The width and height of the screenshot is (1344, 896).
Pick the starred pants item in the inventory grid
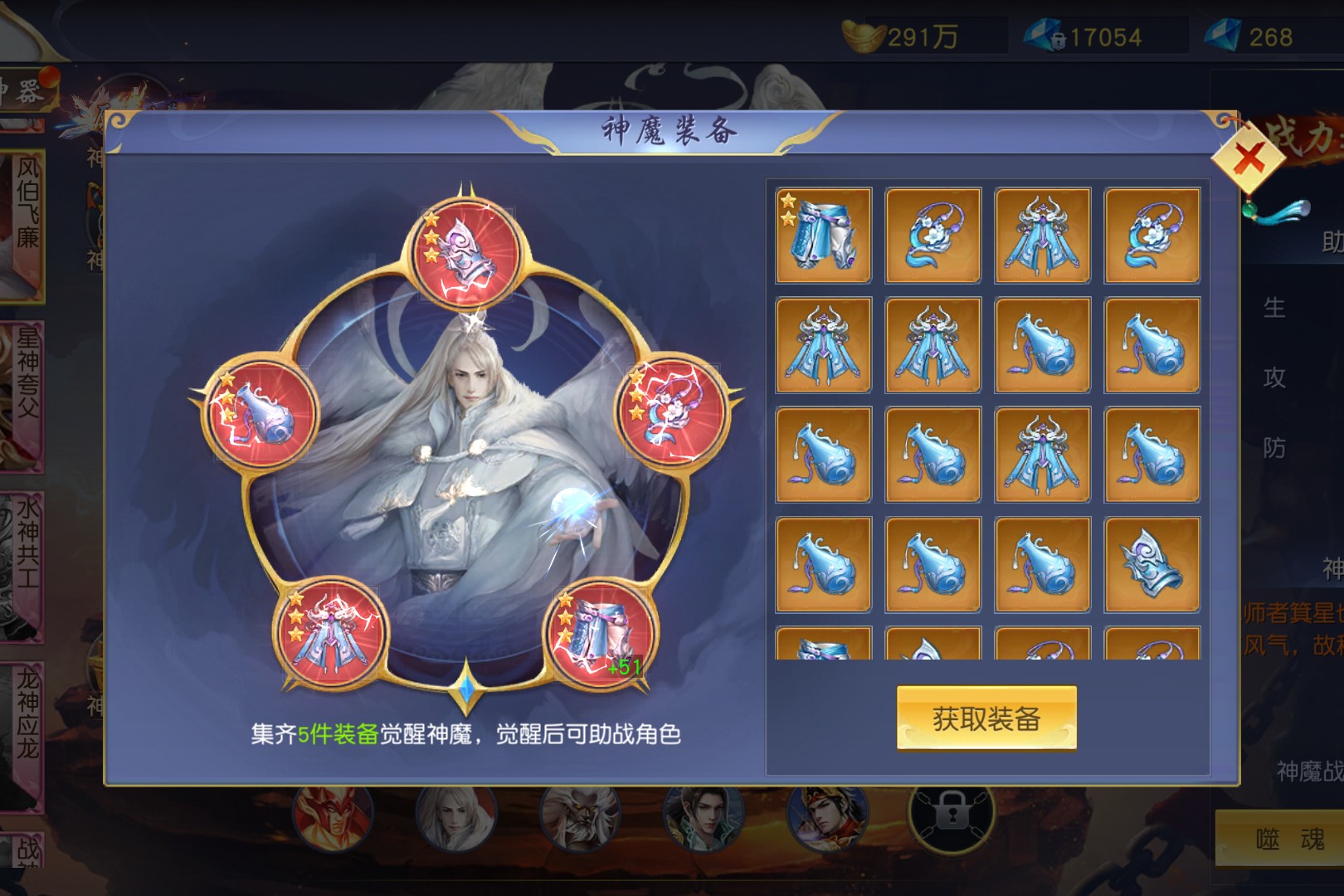(823, 236)
